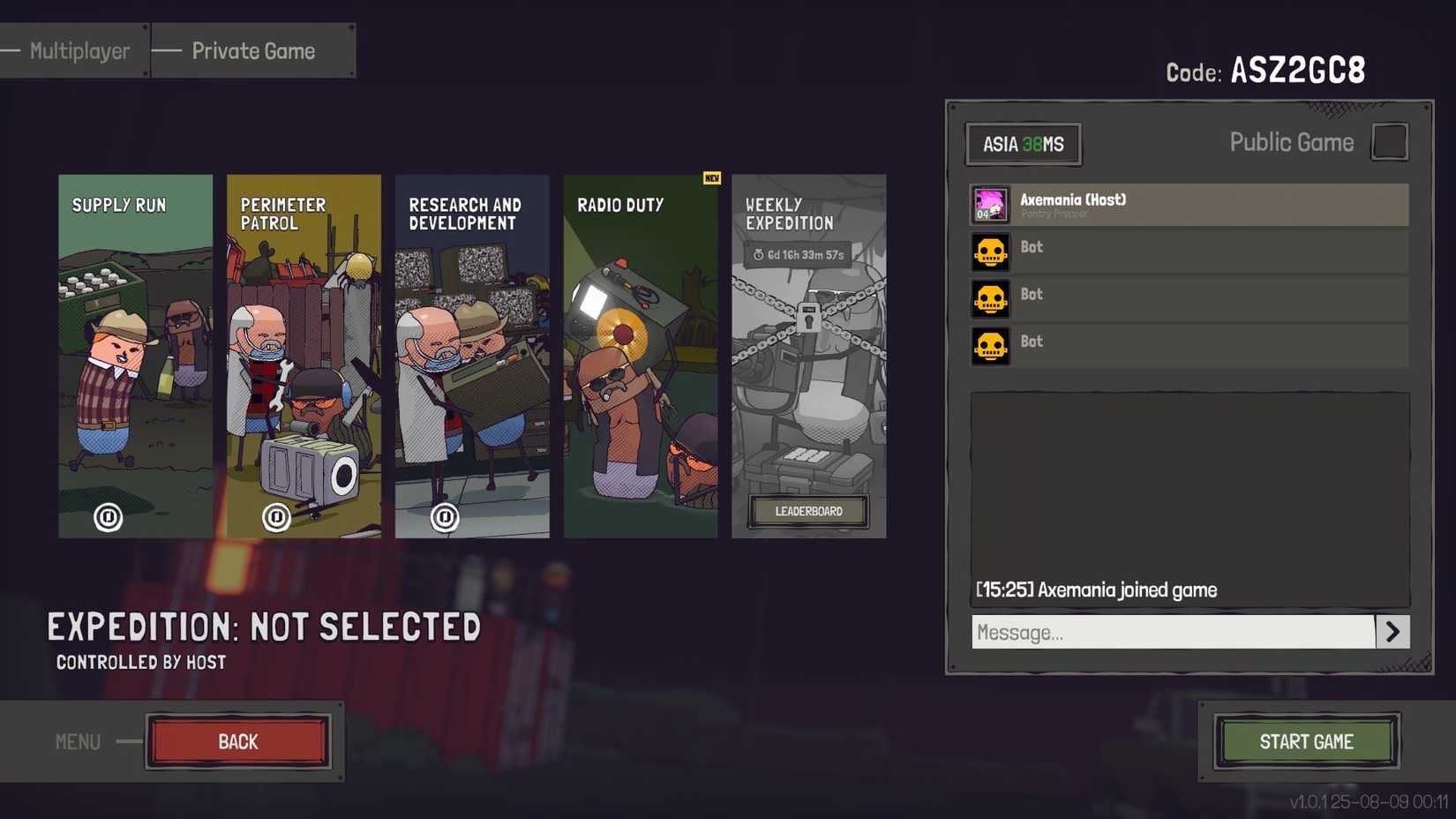Select the Radio Duty expedition card
Viewport: 1456px width, 819px height.
point(641,353)
